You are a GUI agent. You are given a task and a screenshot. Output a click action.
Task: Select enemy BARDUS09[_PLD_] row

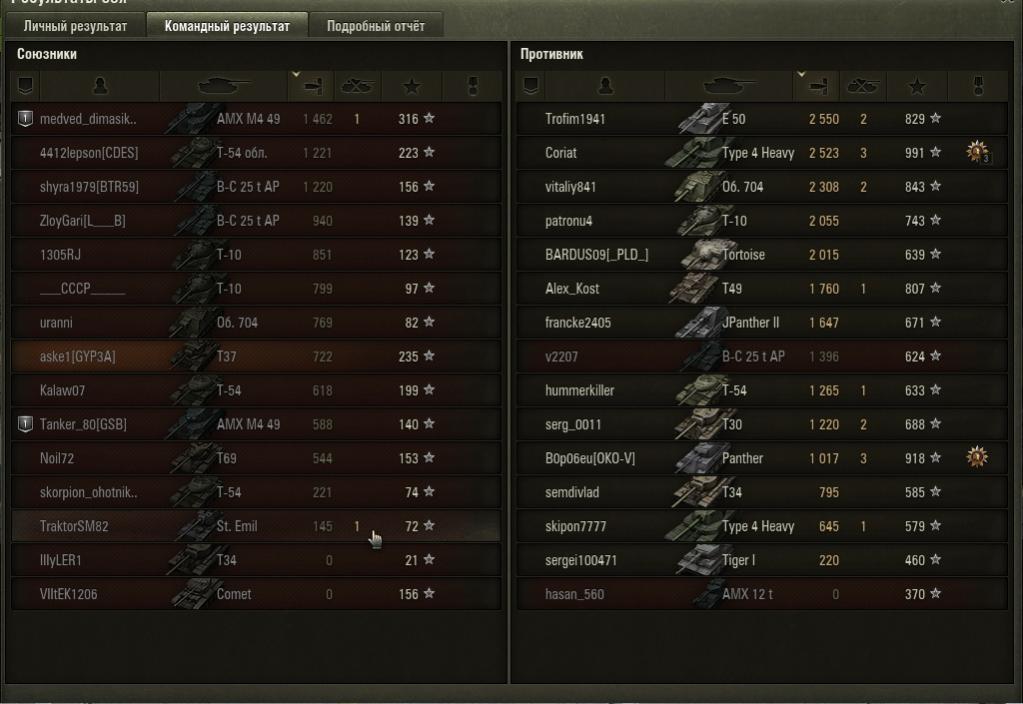pyautogui.click(x=760, y=254)
